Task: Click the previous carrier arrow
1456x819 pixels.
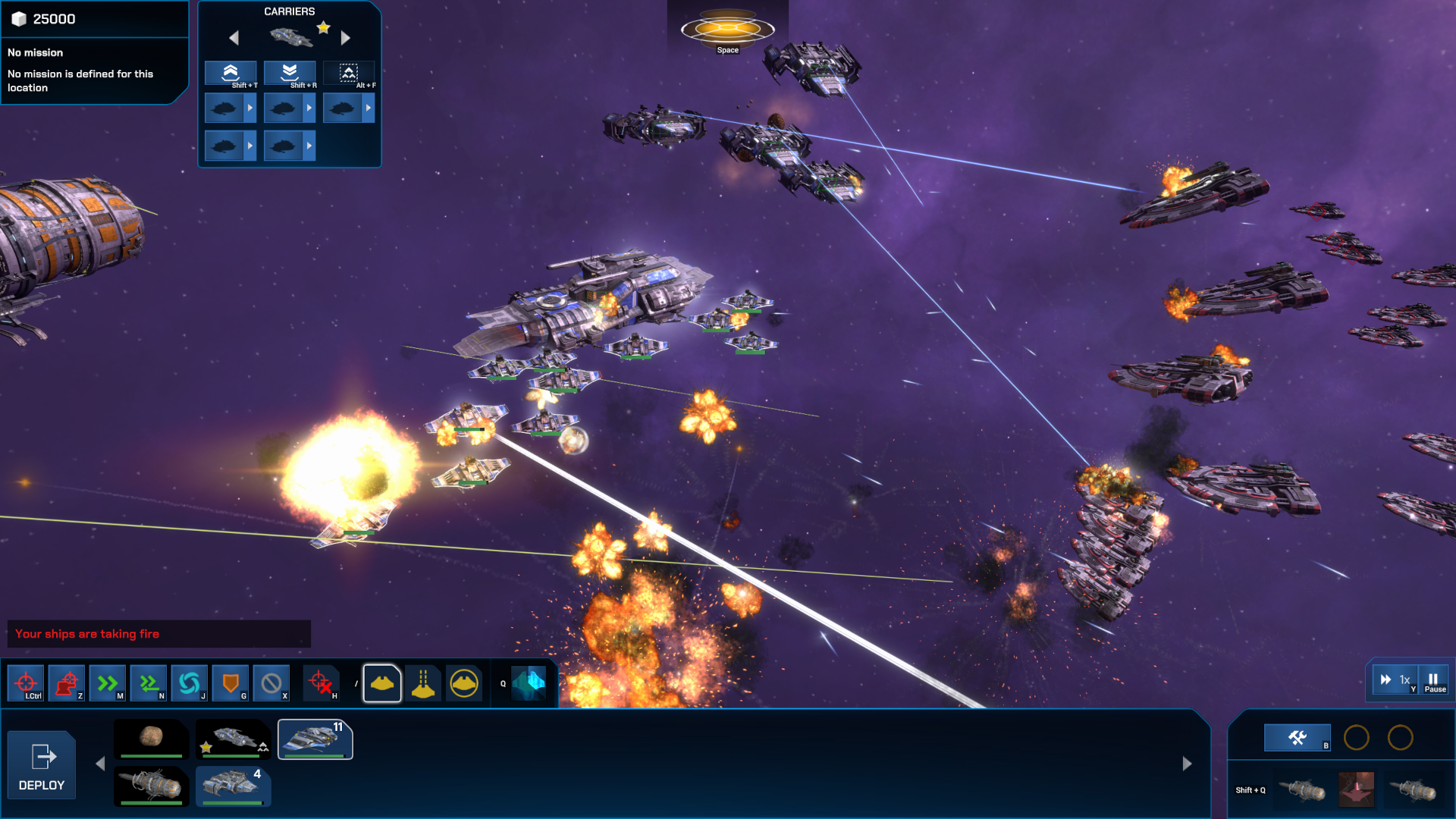Action: 234,37
